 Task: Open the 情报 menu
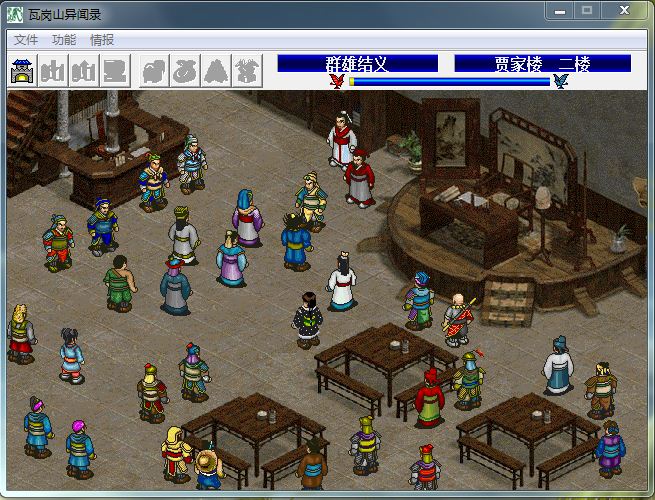[102, 40]
